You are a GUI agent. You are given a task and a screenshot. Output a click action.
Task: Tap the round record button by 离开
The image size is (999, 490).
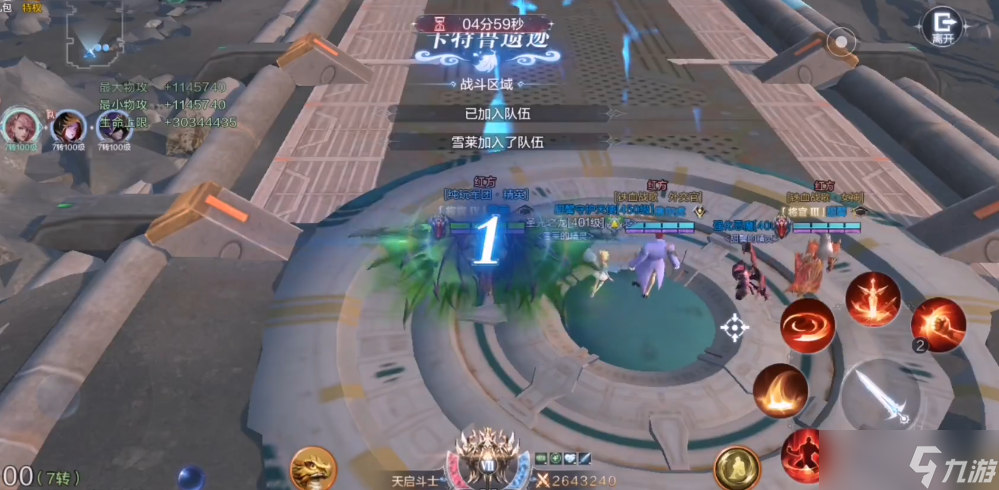(x=843, y=43)
